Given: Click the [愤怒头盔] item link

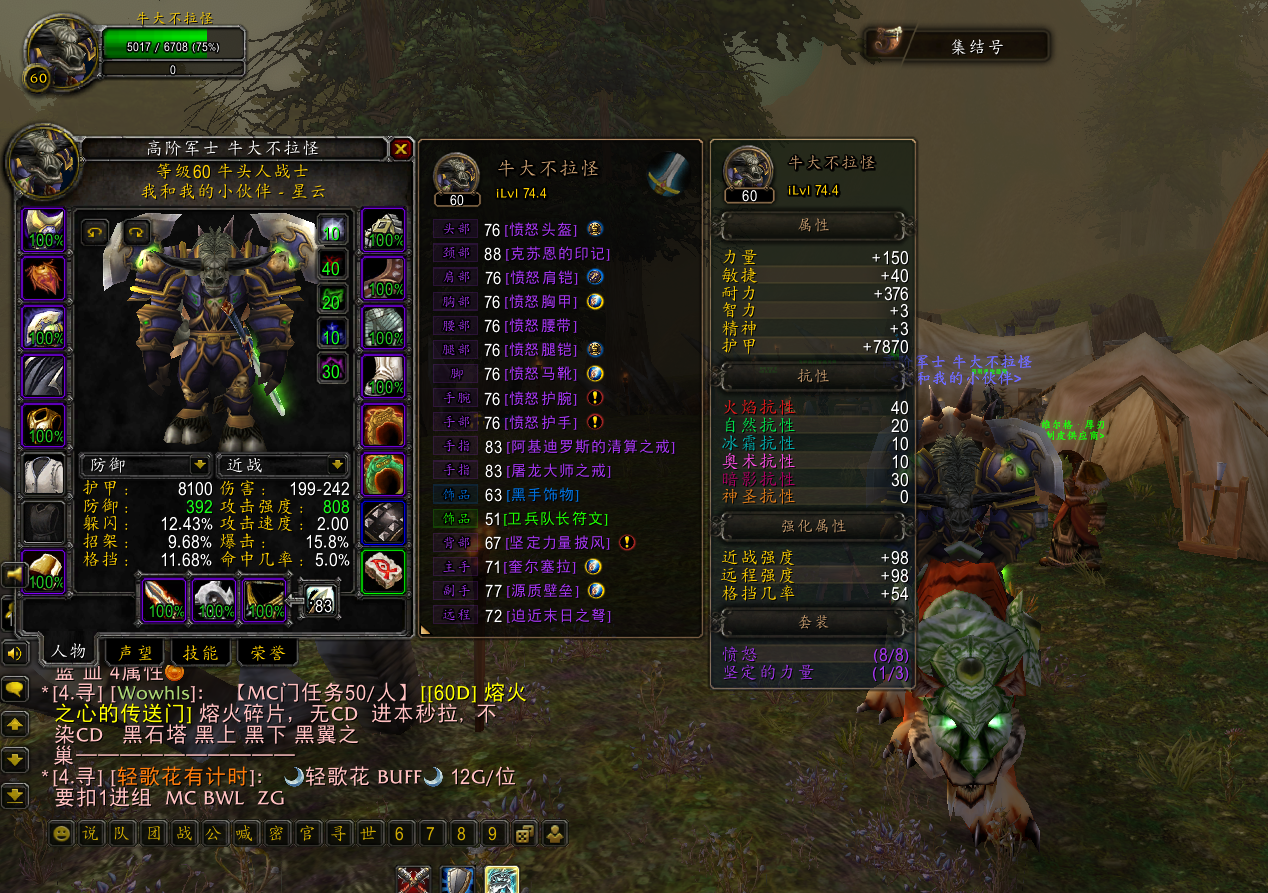Looking at the screenshot, I should coord(544,230).
